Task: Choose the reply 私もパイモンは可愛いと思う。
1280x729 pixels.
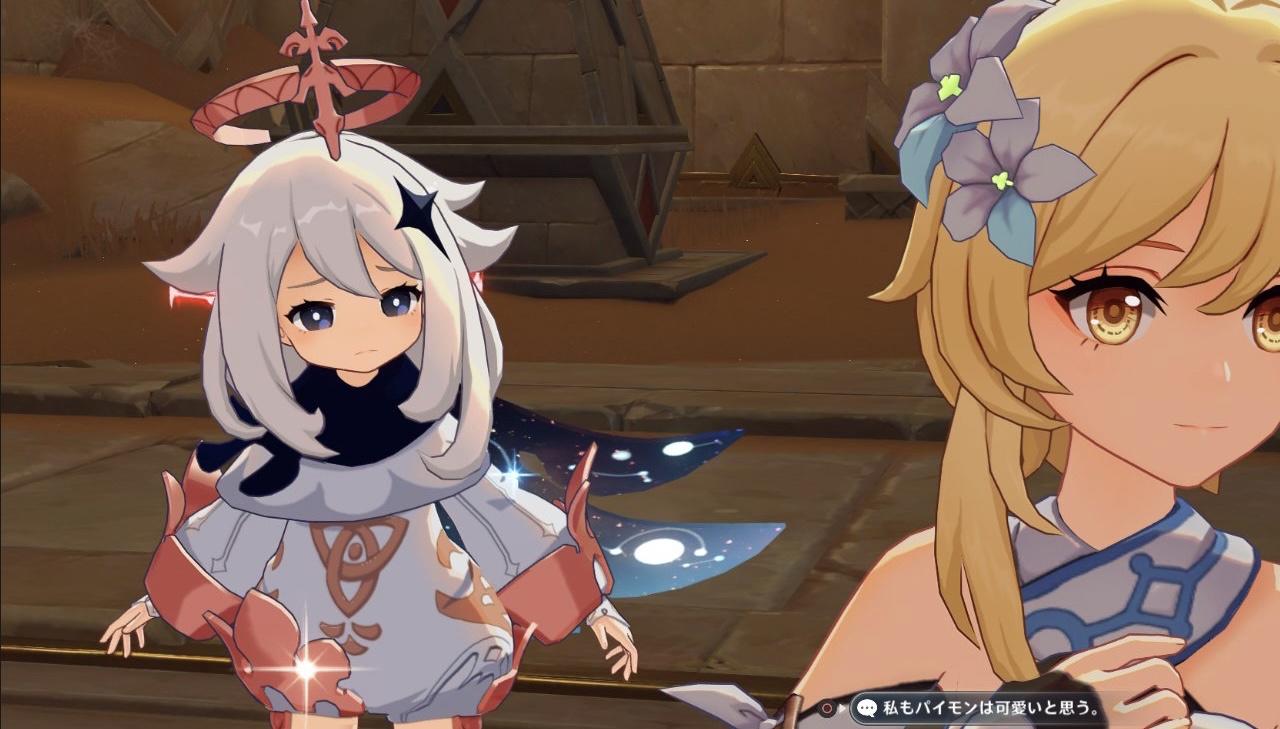Action: click(978, 708)
